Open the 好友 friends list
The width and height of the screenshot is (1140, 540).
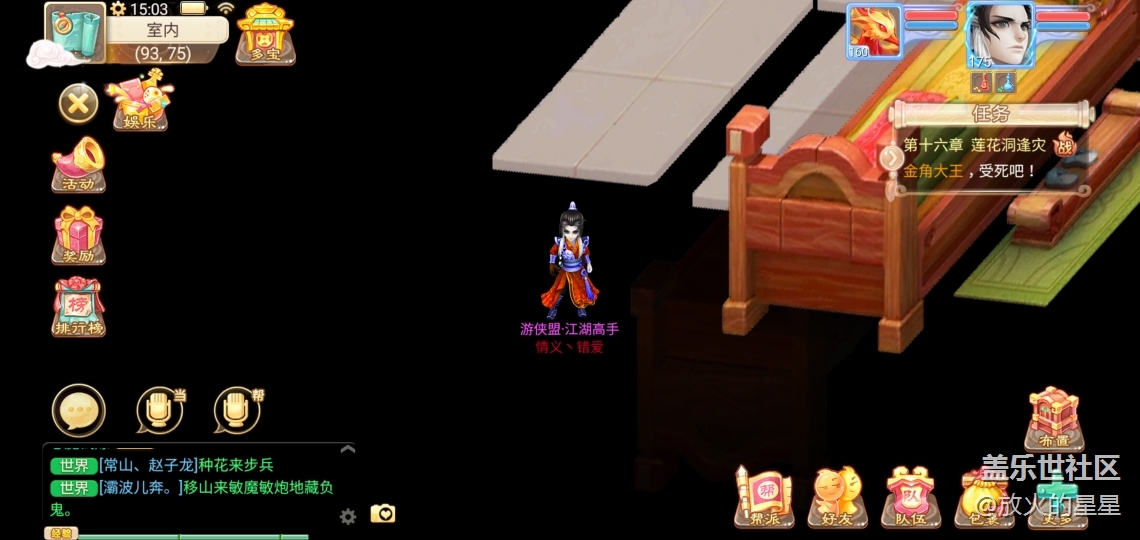tap(837, 497)
